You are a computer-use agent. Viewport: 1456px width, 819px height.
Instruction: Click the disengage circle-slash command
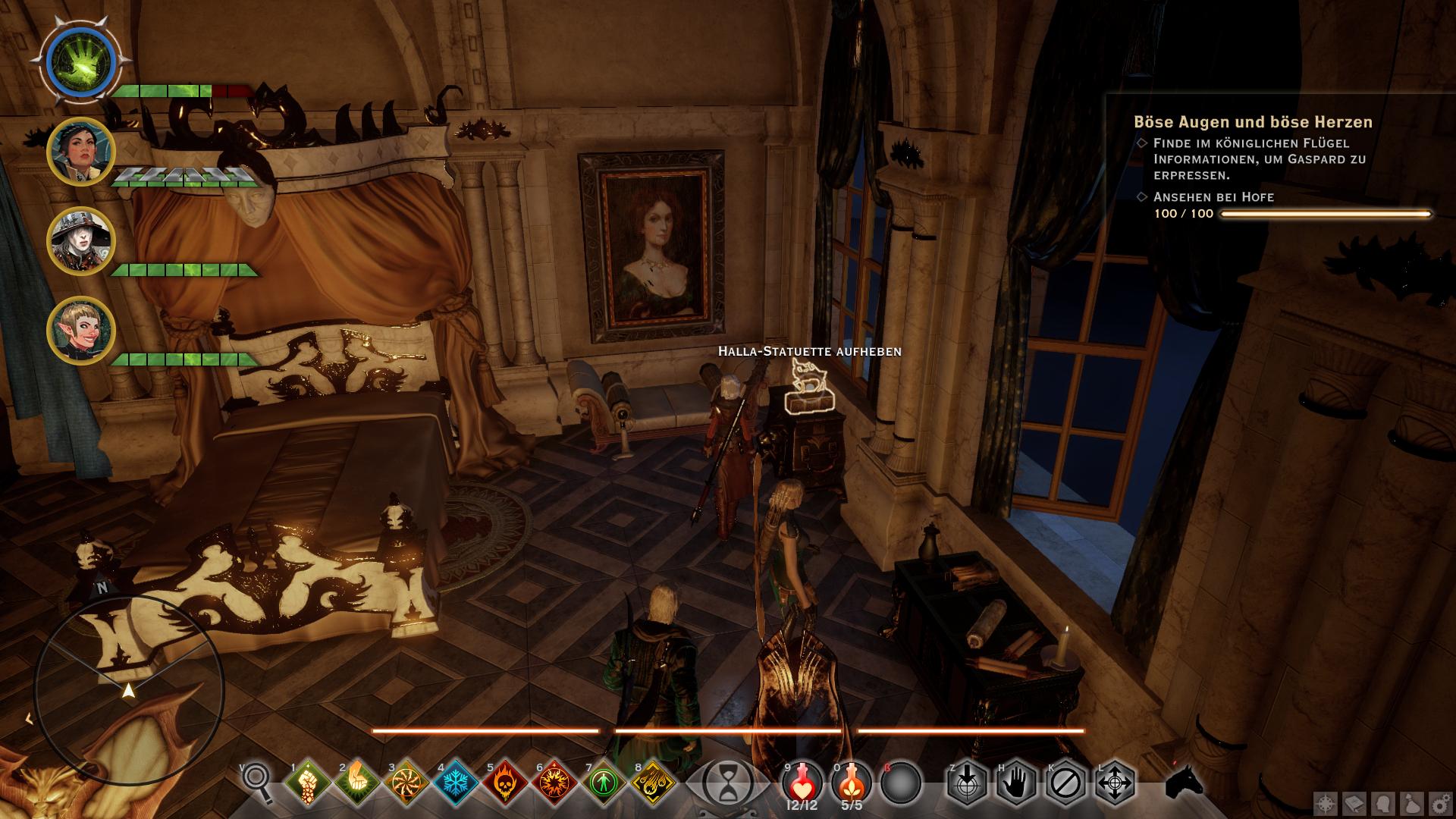pos(1065,783)
